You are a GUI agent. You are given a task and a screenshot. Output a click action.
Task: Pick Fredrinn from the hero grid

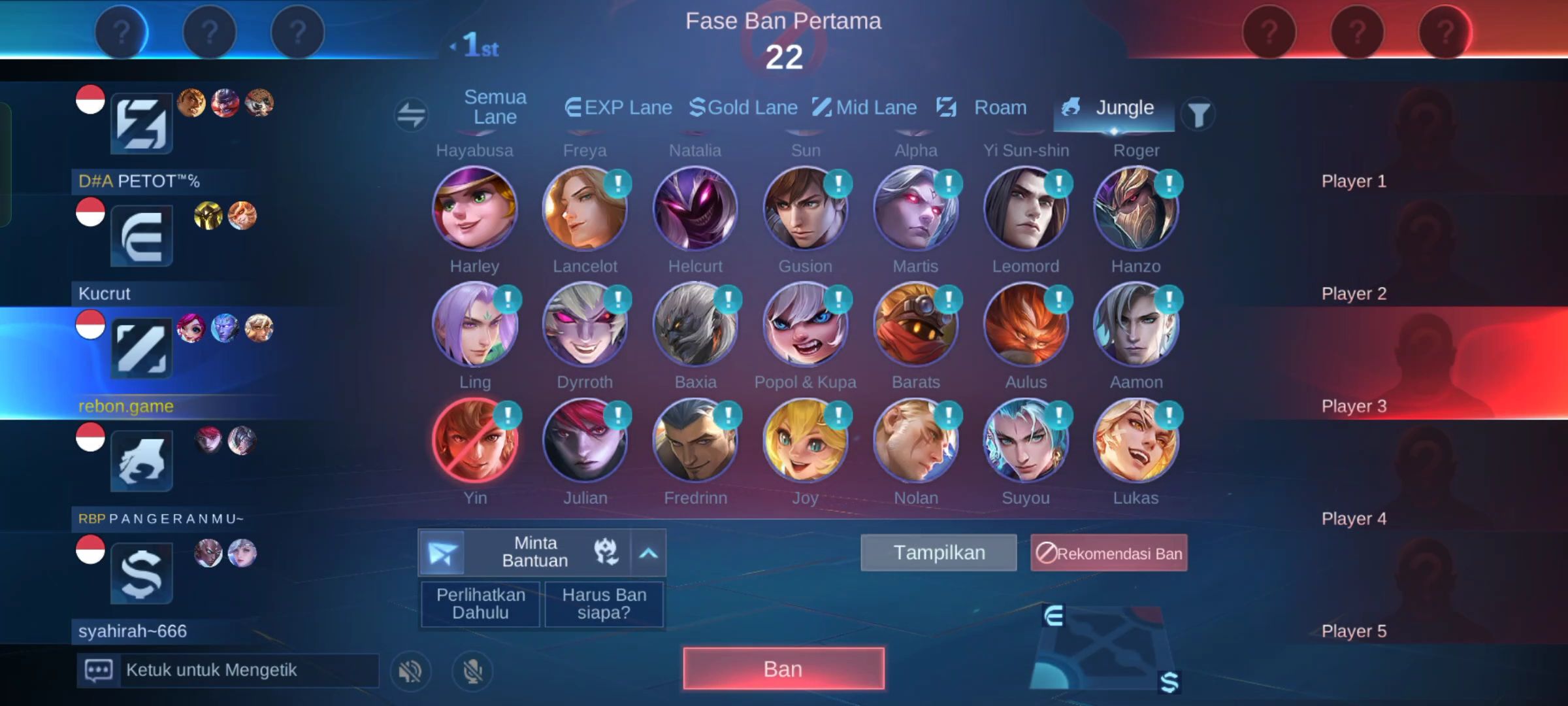click(x=695, y=441)
